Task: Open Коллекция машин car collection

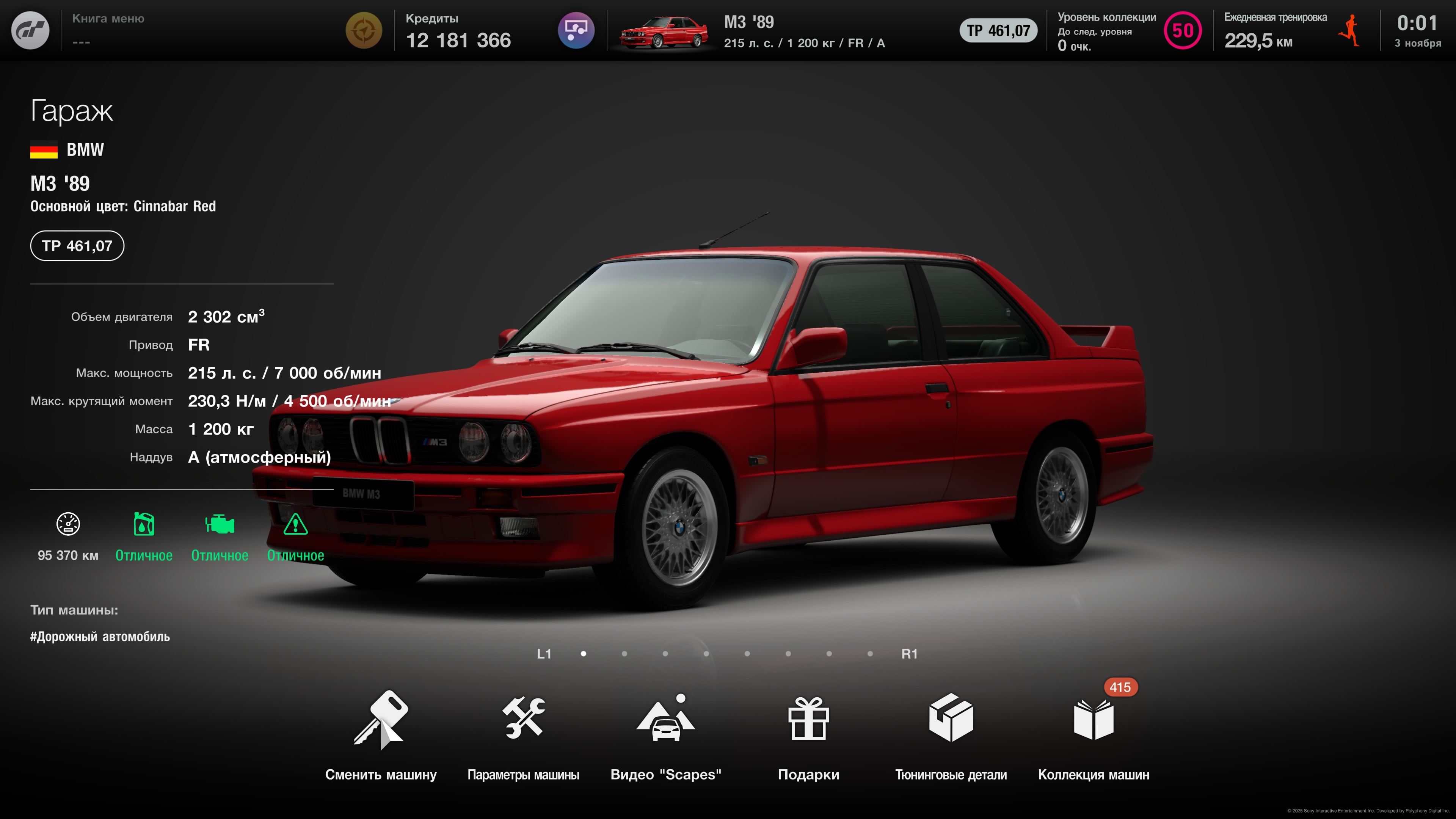Action: pyautogui.click(x=1093, y=735)
